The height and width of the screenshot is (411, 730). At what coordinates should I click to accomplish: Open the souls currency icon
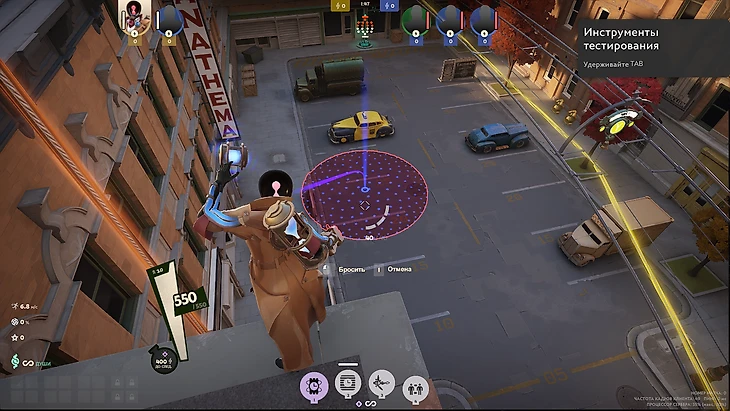(16, 360)
